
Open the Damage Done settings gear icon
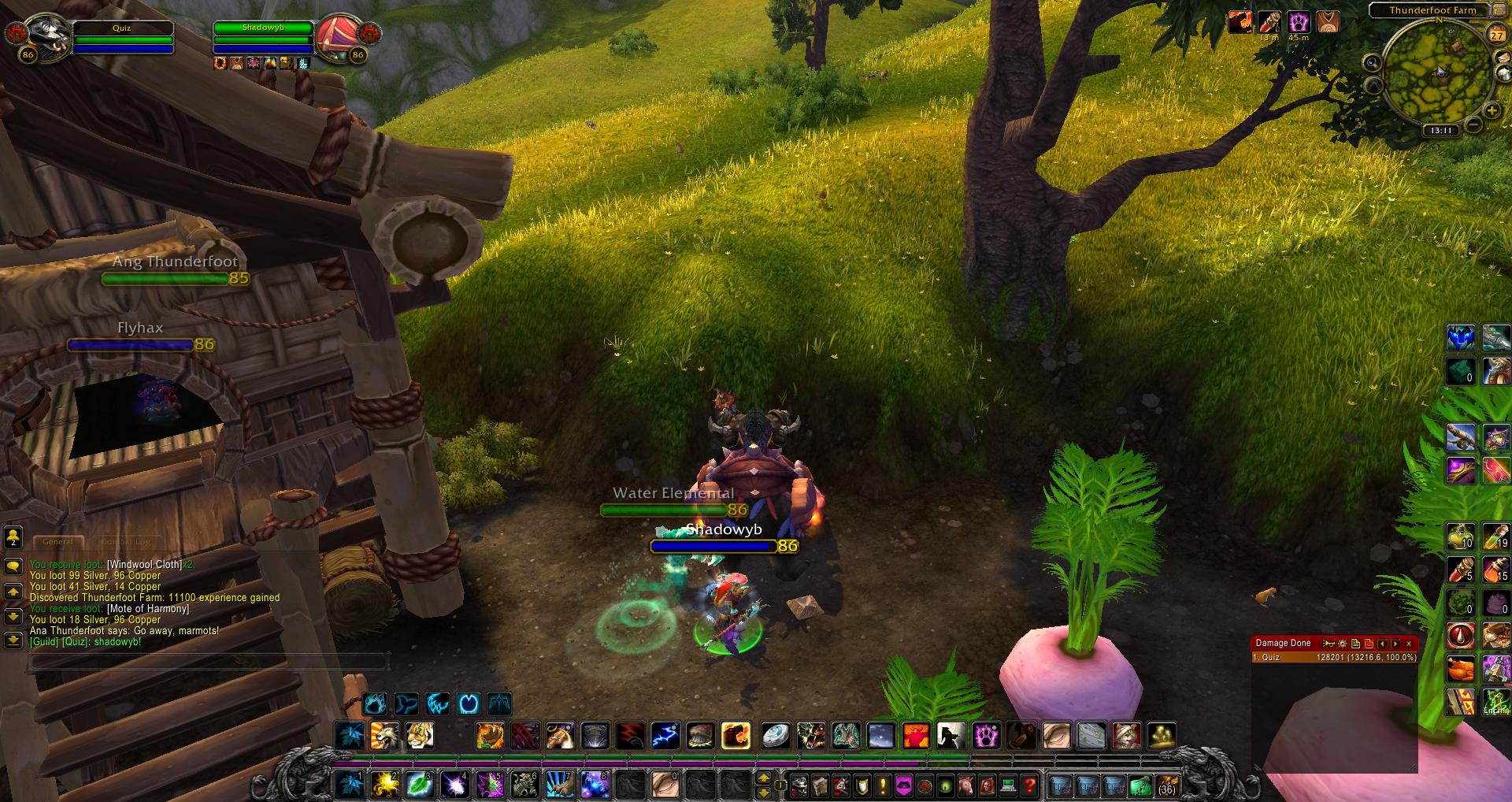tap(1343, 644)
